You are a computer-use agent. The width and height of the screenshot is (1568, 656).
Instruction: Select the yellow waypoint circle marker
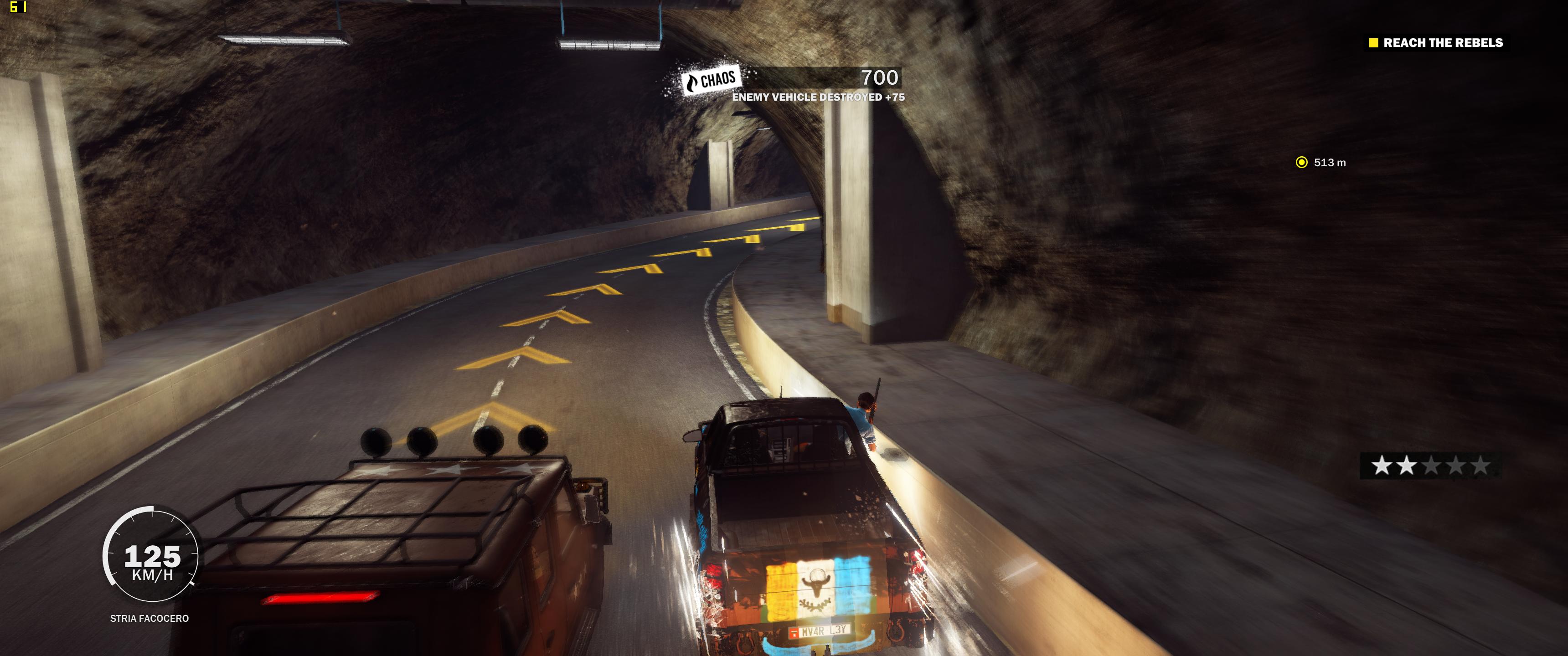(1301, 163)
